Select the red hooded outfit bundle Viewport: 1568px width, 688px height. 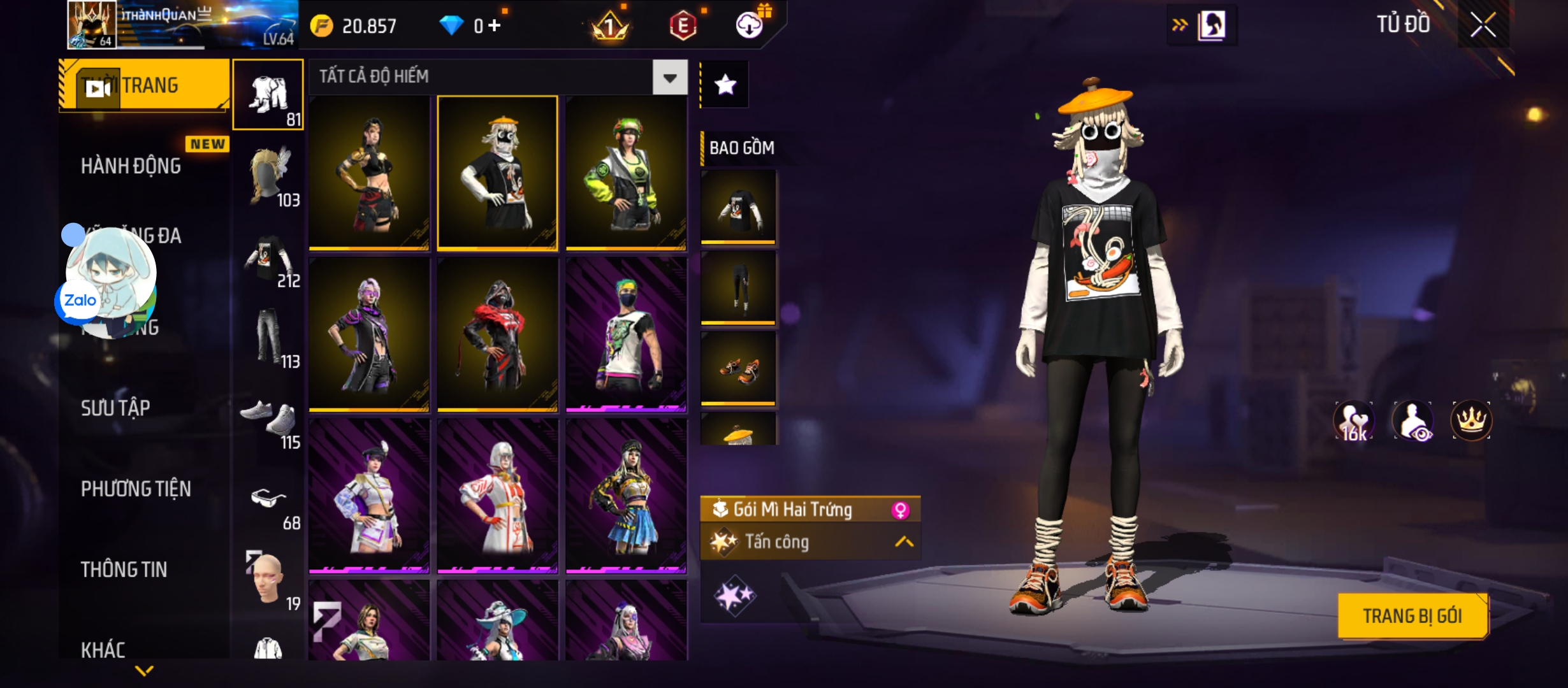(x=497, y=334)
